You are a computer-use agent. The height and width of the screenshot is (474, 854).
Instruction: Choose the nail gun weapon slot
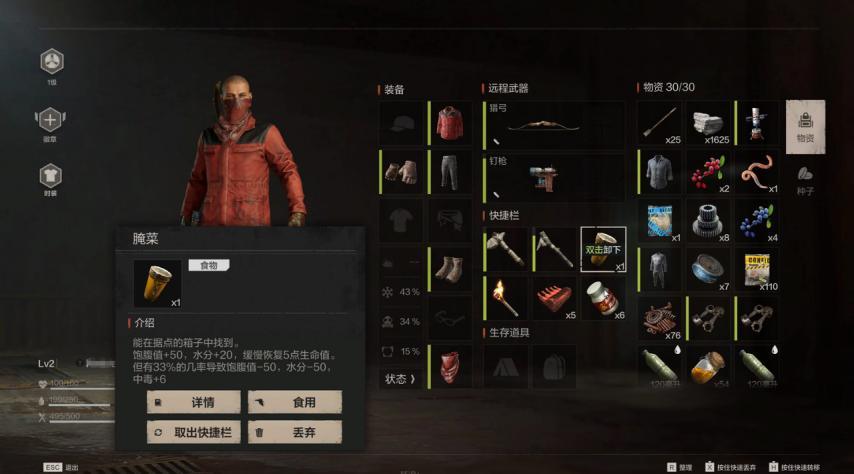[x=554, y=177]
